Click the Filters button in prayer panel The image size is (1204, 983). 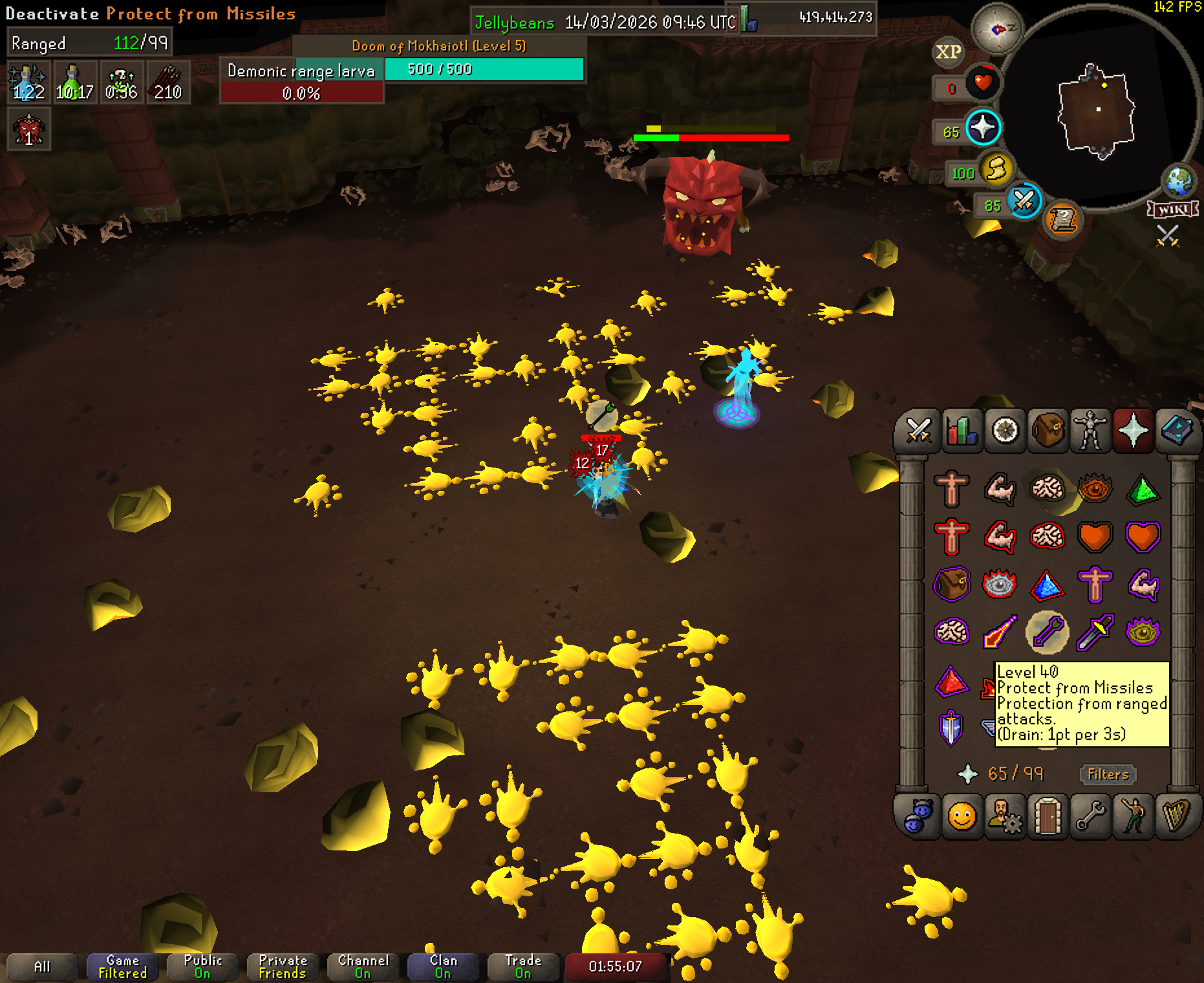[1108, 774]
